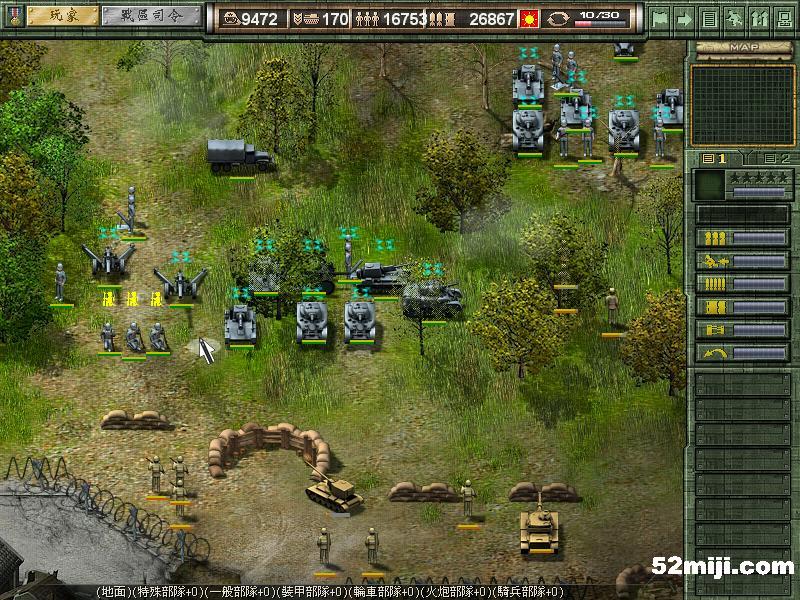This screenshot has height=600, width=800.
Task: Switch to side panel tab 2
Action: click(x=773, y=159)
